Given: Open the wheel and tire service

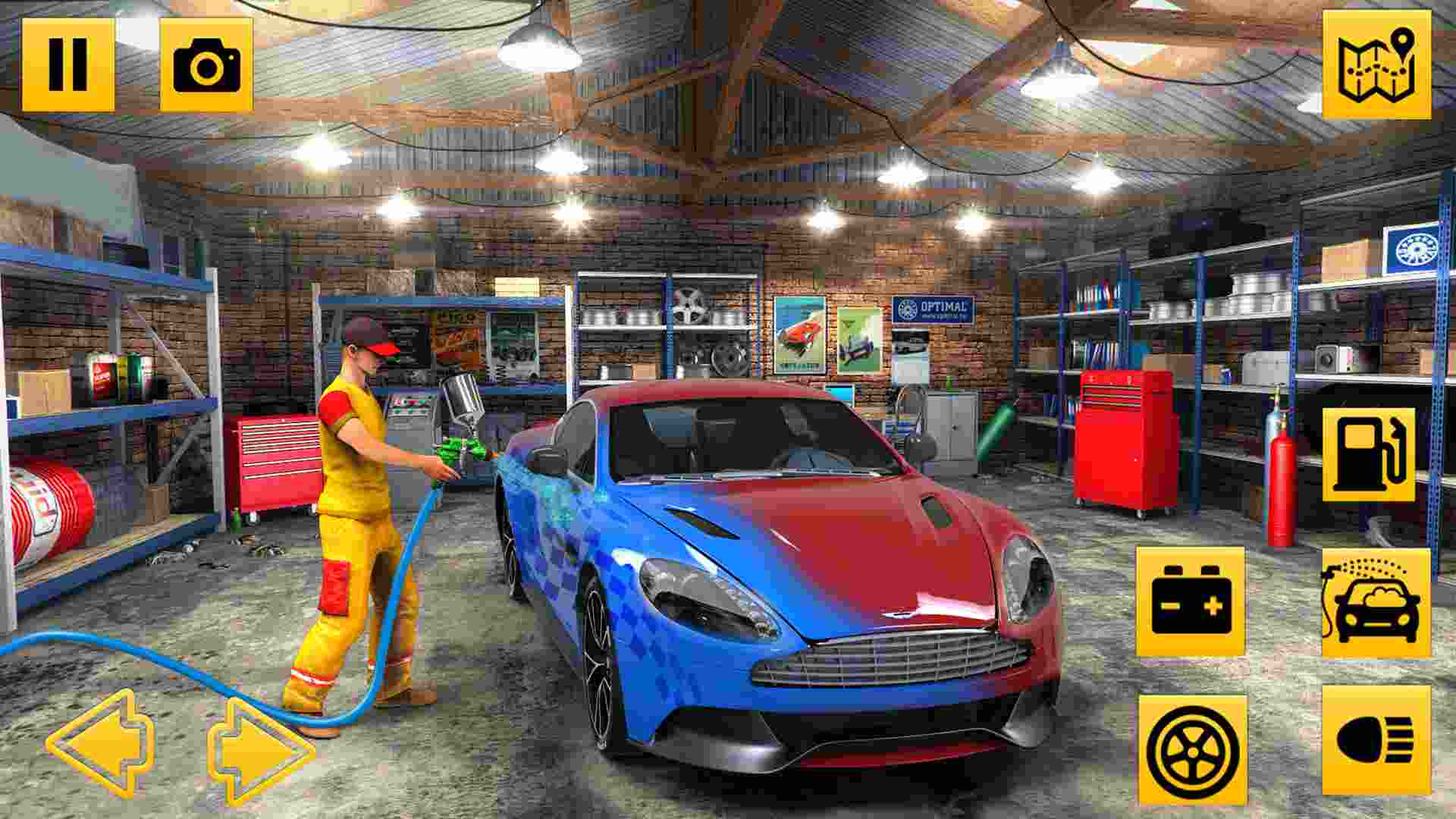Looking at the screenshot, I should pos(1191,747).
